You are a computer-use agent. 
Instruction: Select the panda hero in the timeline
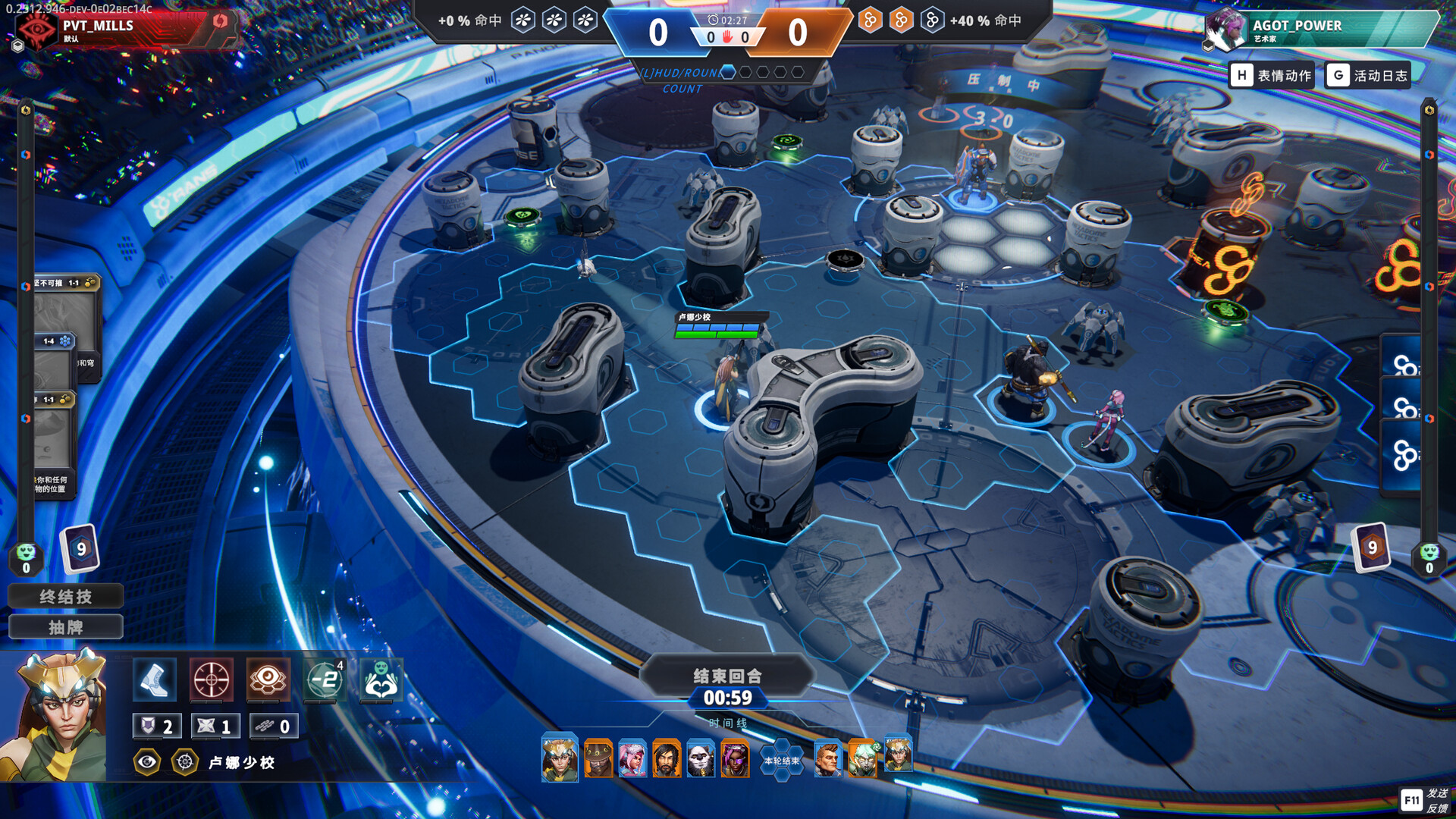701,758
